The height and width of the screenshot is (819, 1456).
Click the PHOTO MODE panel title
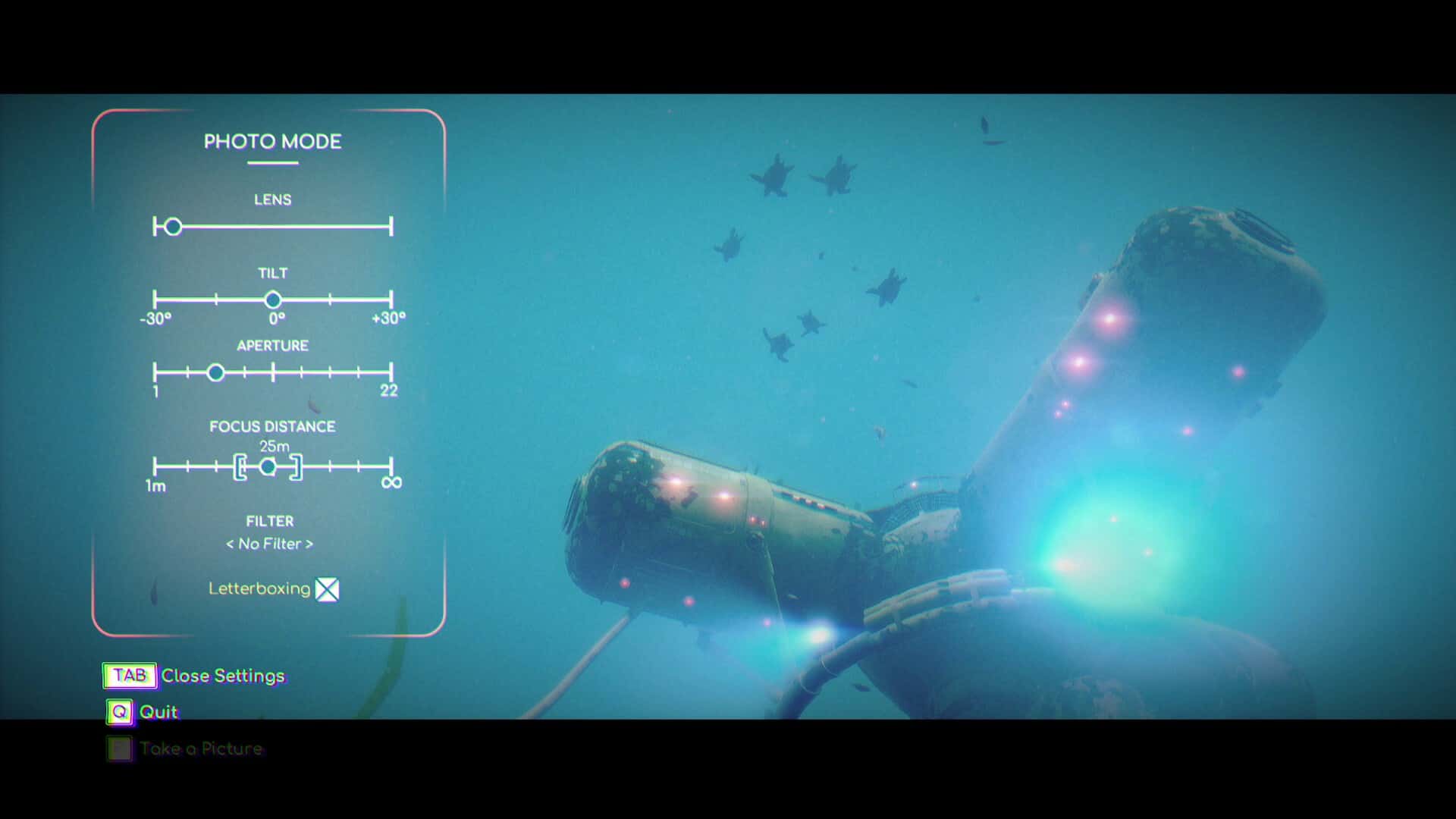[x=272, y=142]
